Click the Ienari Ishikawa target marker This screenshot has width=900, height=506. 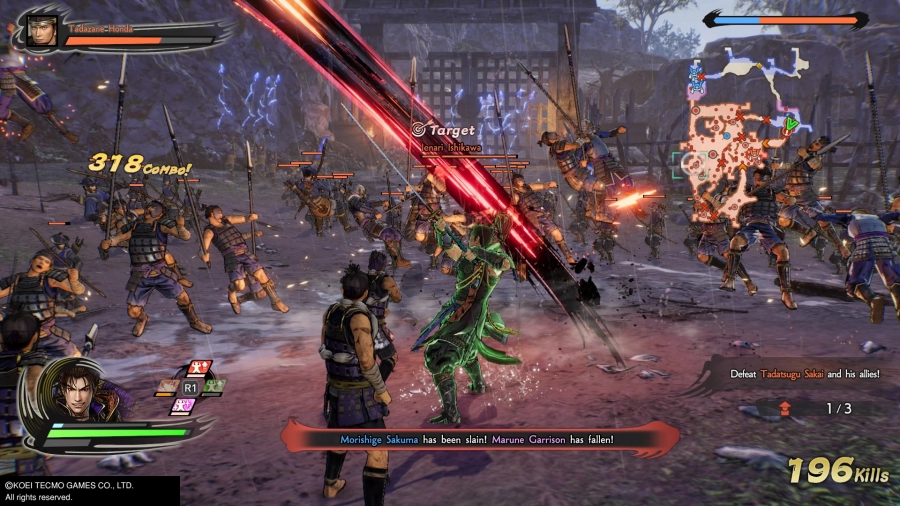coord(419,128)
